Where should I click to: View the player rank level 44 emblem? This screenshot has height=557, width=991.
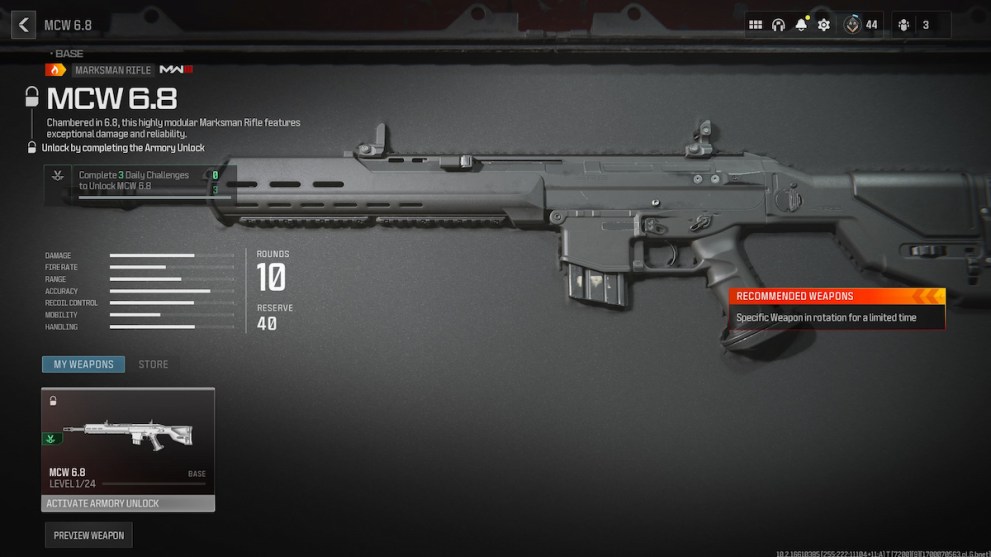(853, 25)
